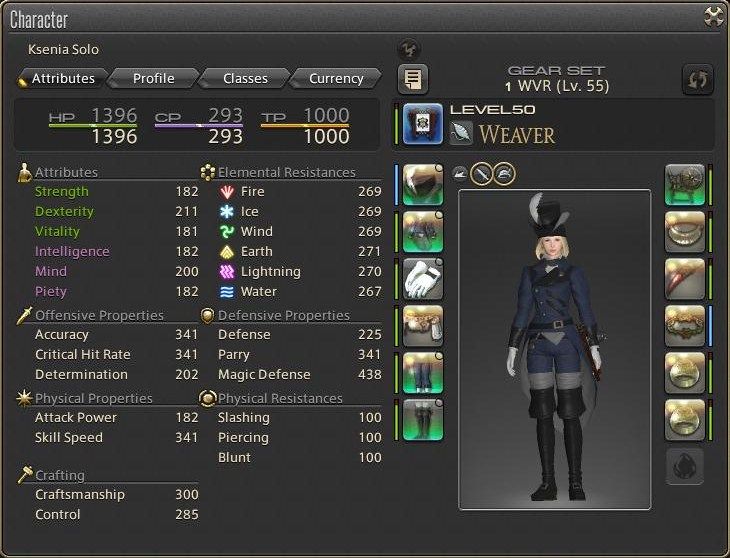730x558 pixels.
Task: Select the equipped body coat slot
Action: click(422, 232)
